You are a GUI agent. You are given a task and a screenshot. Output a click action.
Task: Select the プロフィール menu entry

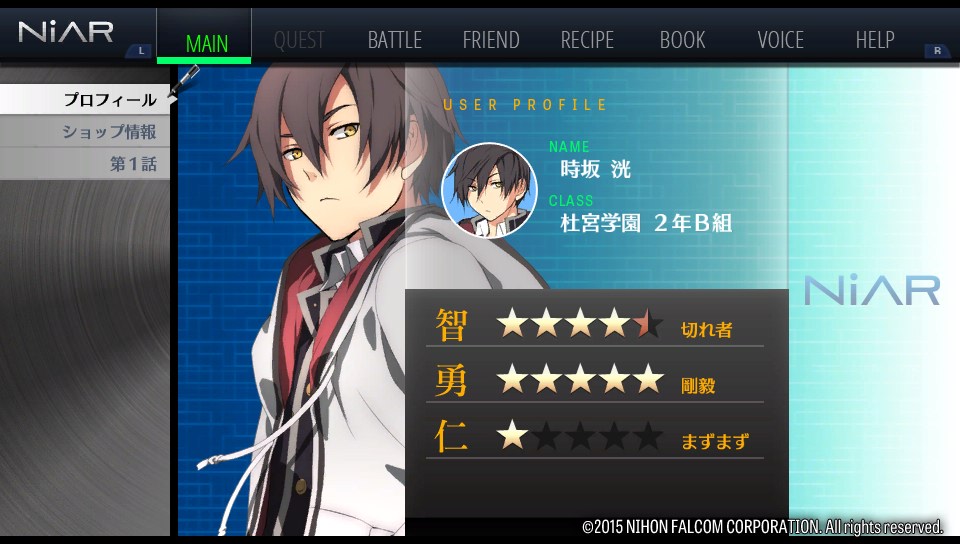click(x=108, y=100)
